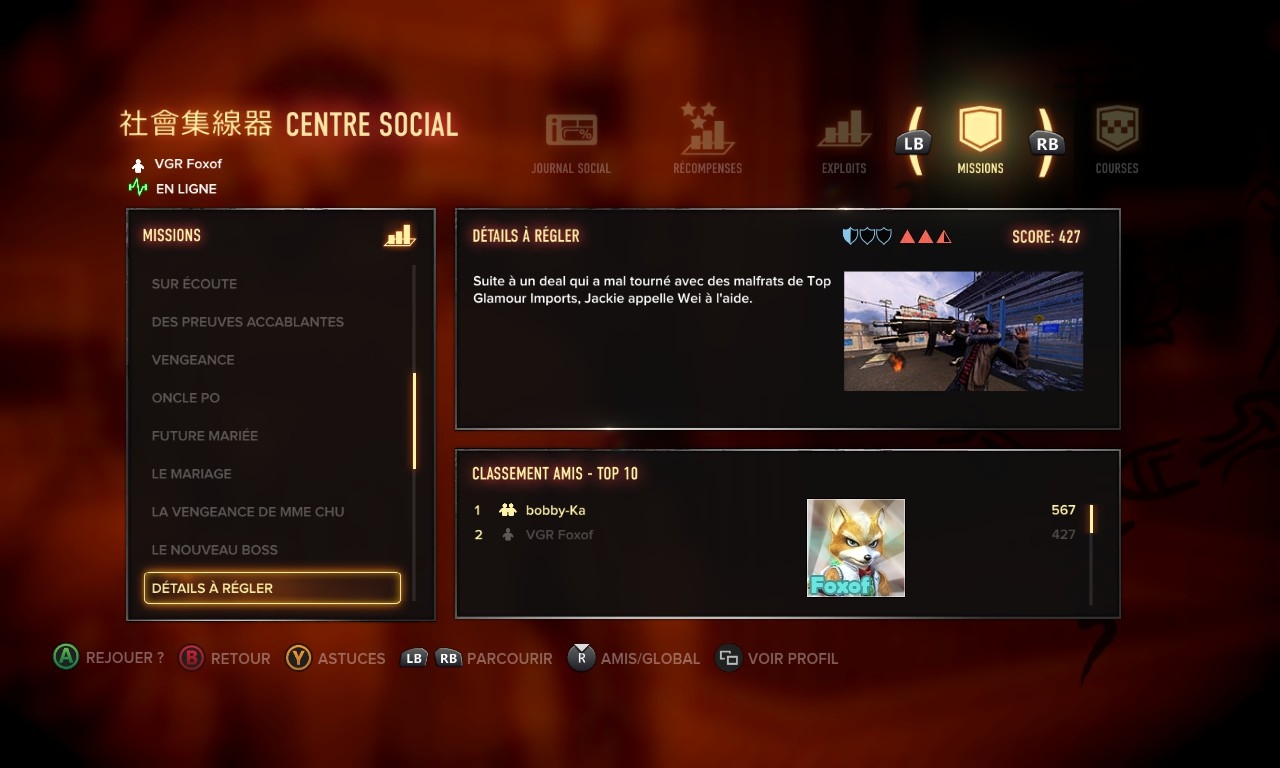Switch to the Courses tab
Screen dimensions: 1280x768
pyautogui.click(x=1117, y=141)
